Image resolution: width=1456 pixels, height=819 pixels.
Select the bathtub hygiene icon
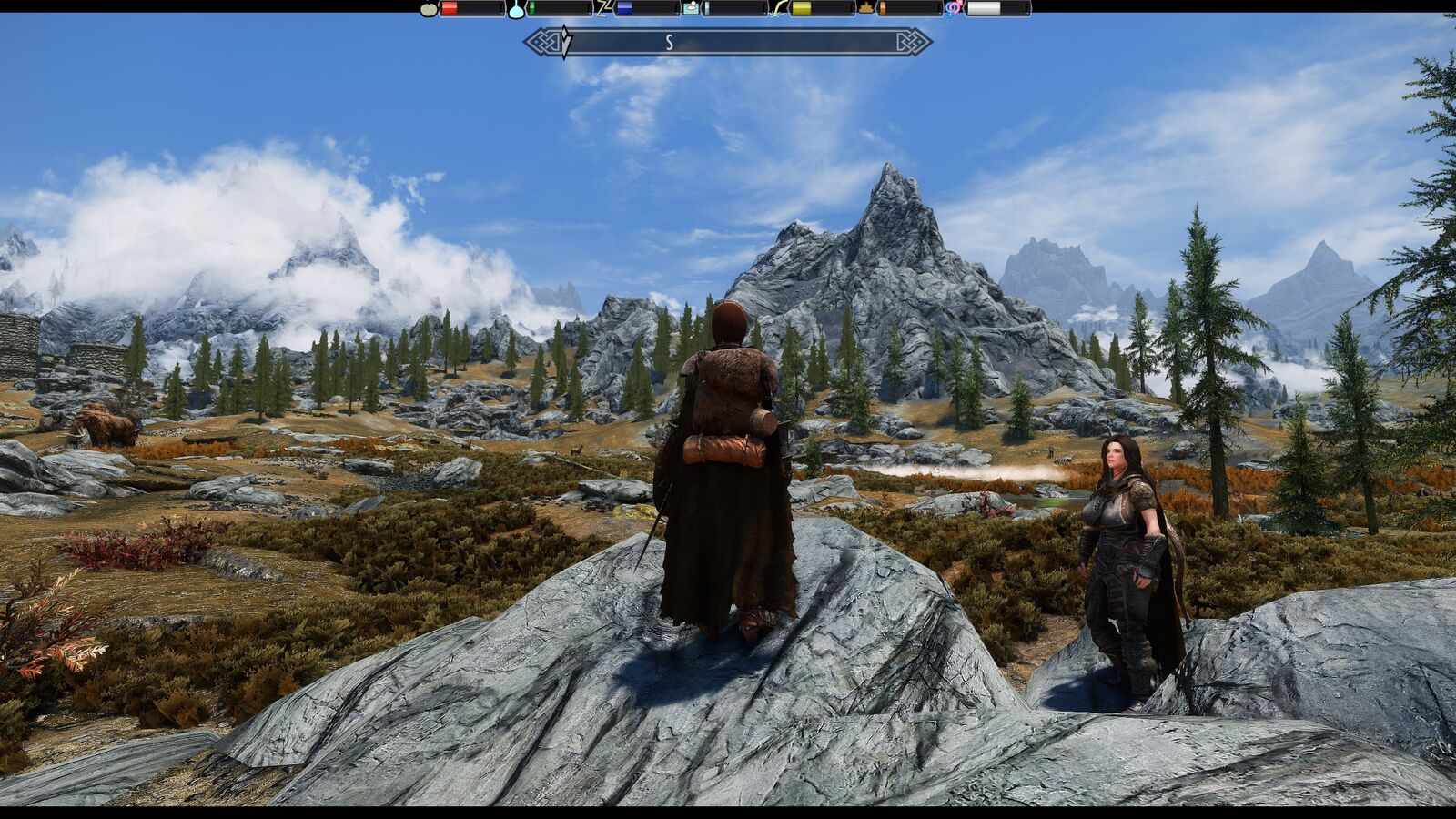692,9
